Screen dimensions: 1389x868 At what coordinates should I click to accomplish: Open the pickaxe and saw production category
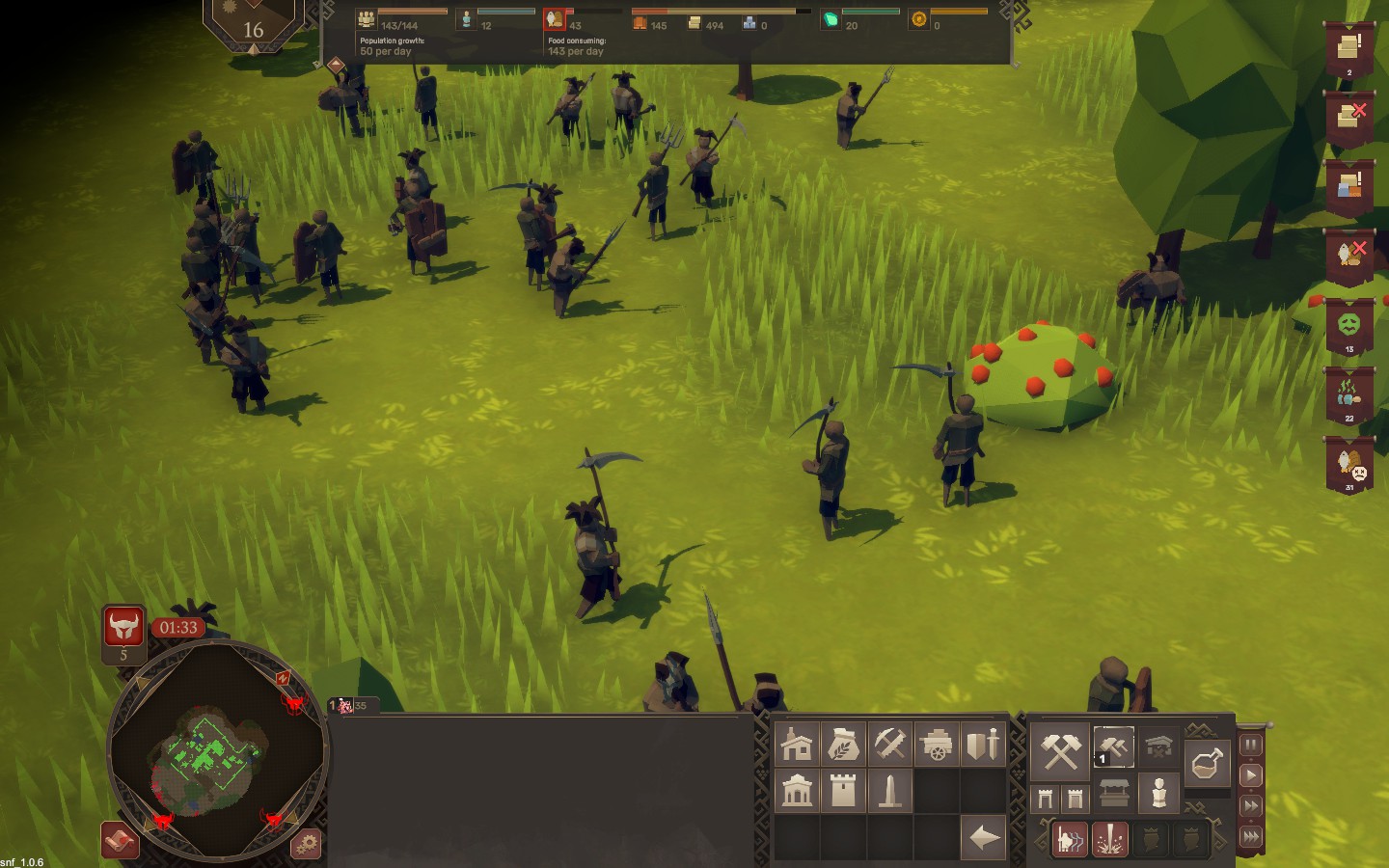point(889,745)
